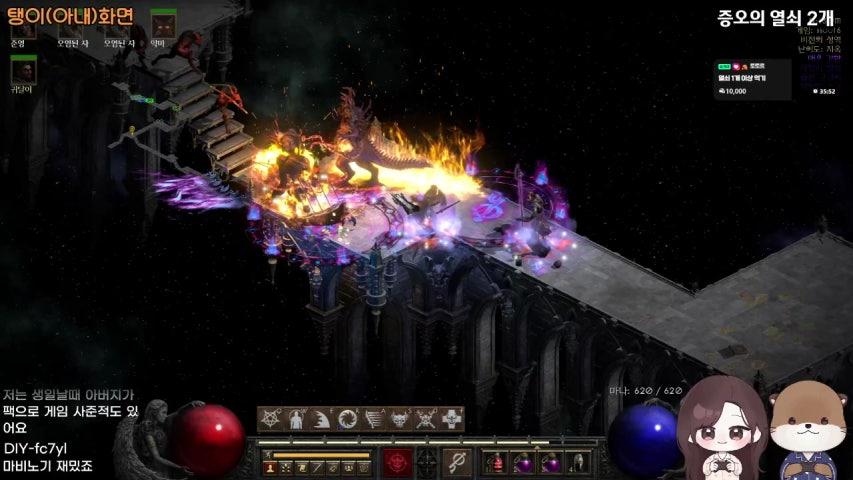This screenshot has height=480, width=853.
Task: Activate the skull and crossbones skill
Action: (426, 419)
